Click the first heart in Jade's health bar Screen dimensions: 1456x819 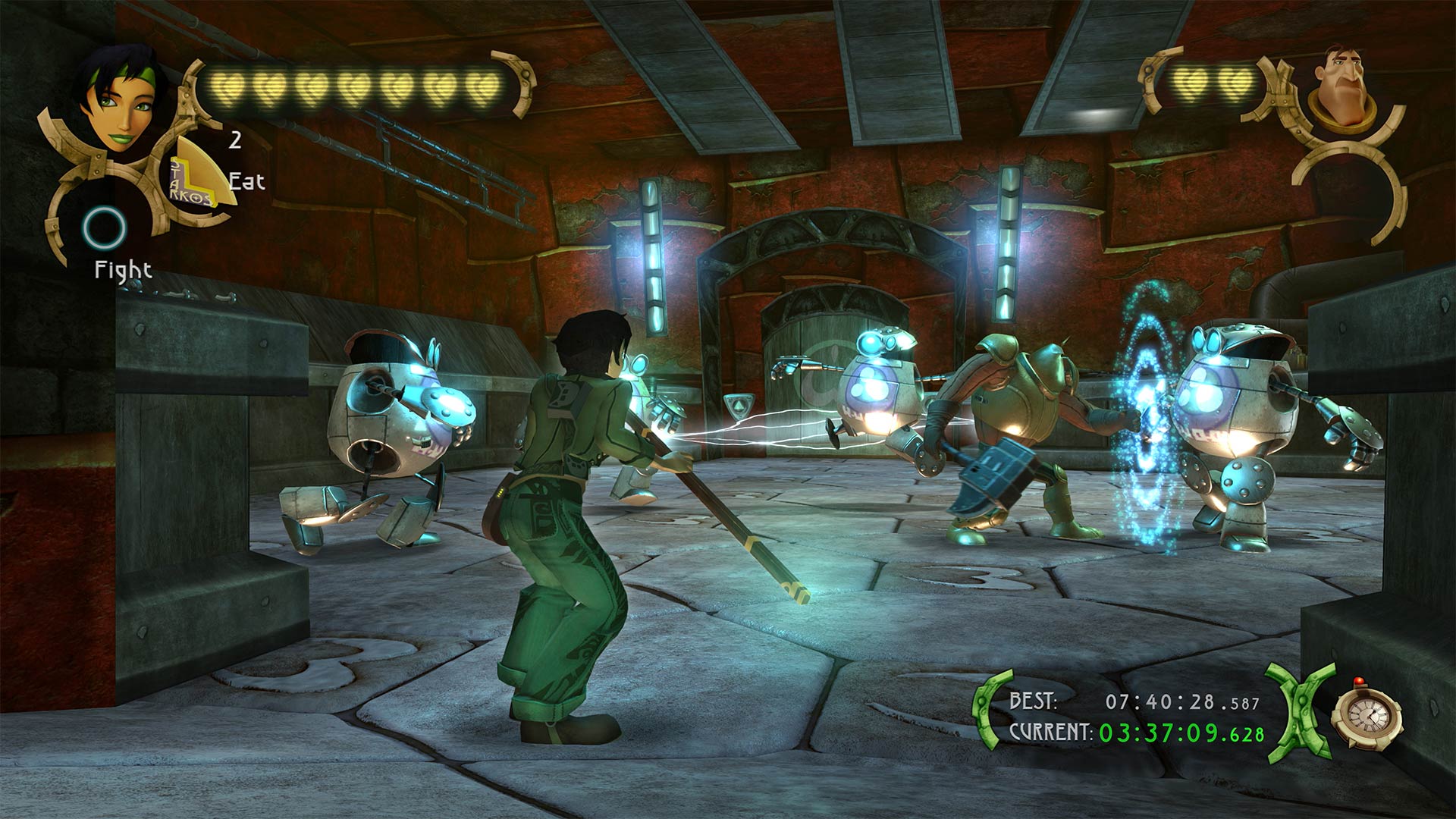tap(227, 86)
